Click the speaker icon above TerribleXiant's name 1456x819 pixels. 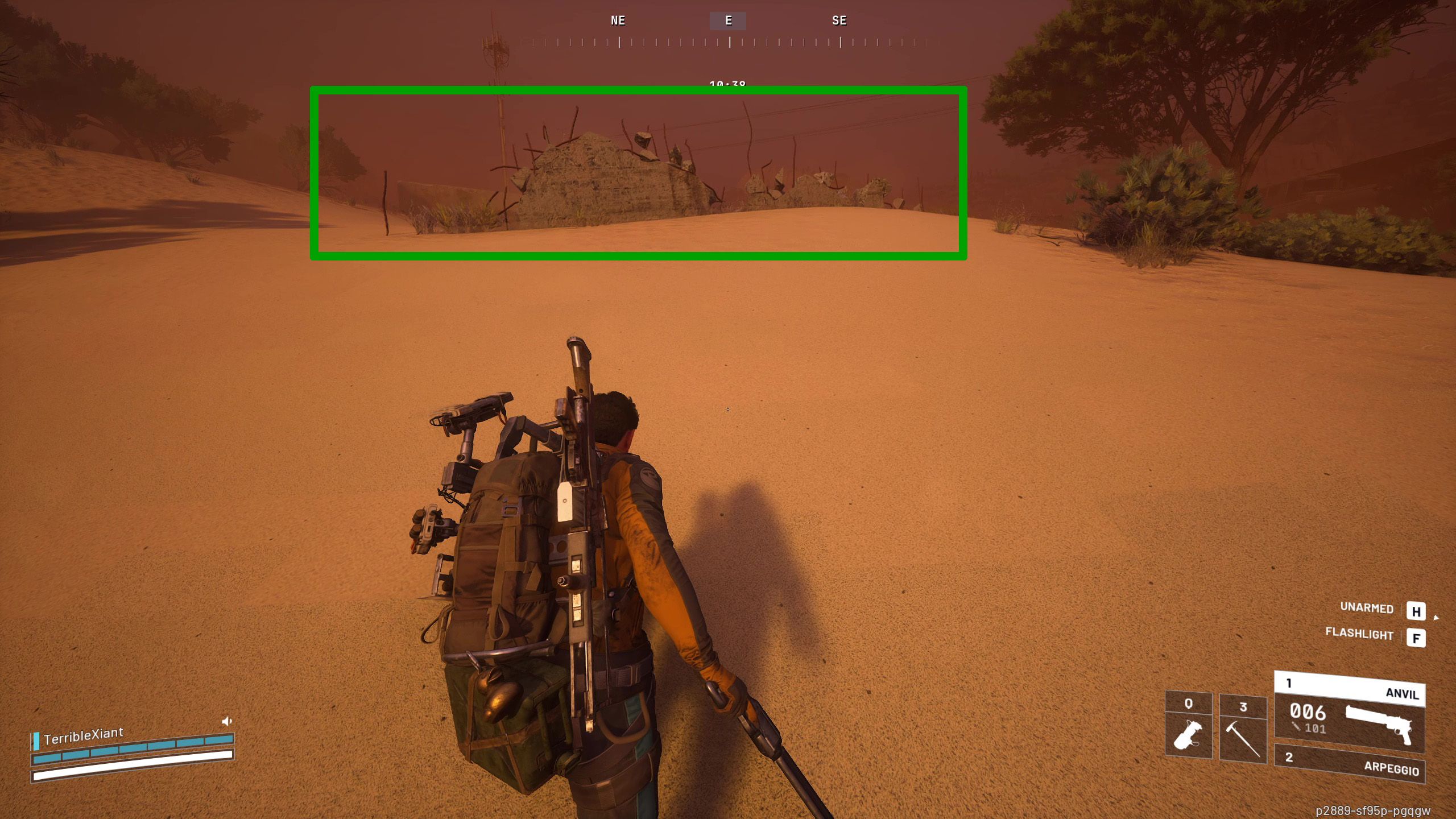click(227, 721)
